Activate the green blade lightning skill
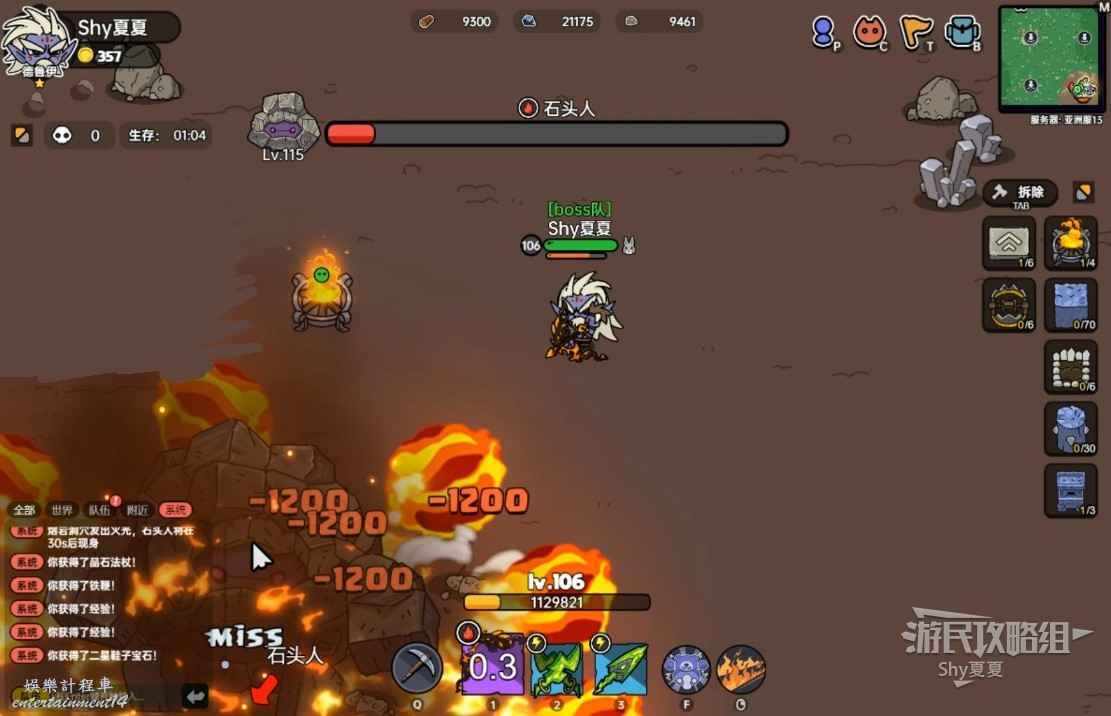This screenshot has height=716, width=1111. tap(621, 669)
